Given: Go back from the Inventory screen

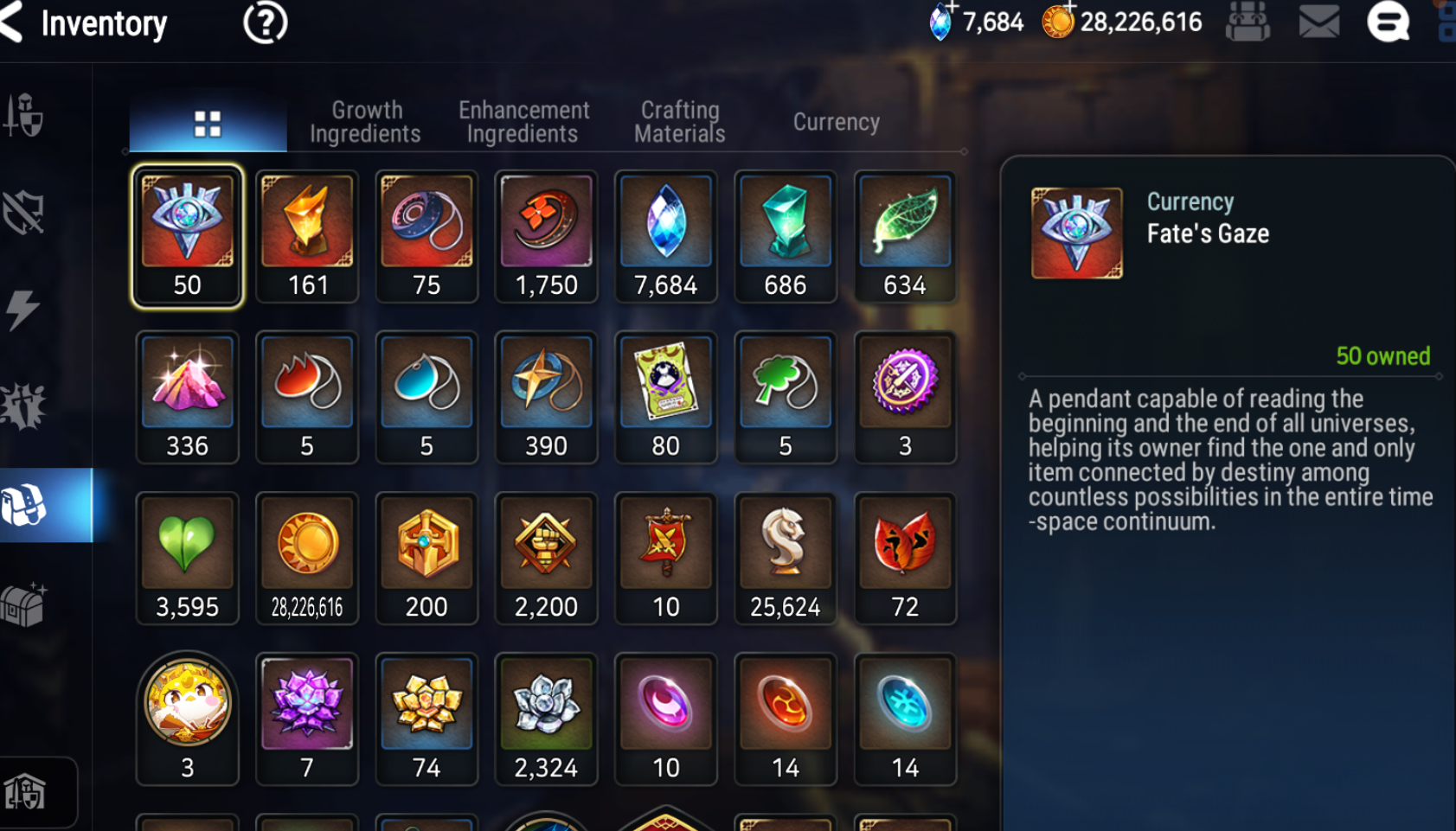Looking at the screenshot, I should 12,22.
